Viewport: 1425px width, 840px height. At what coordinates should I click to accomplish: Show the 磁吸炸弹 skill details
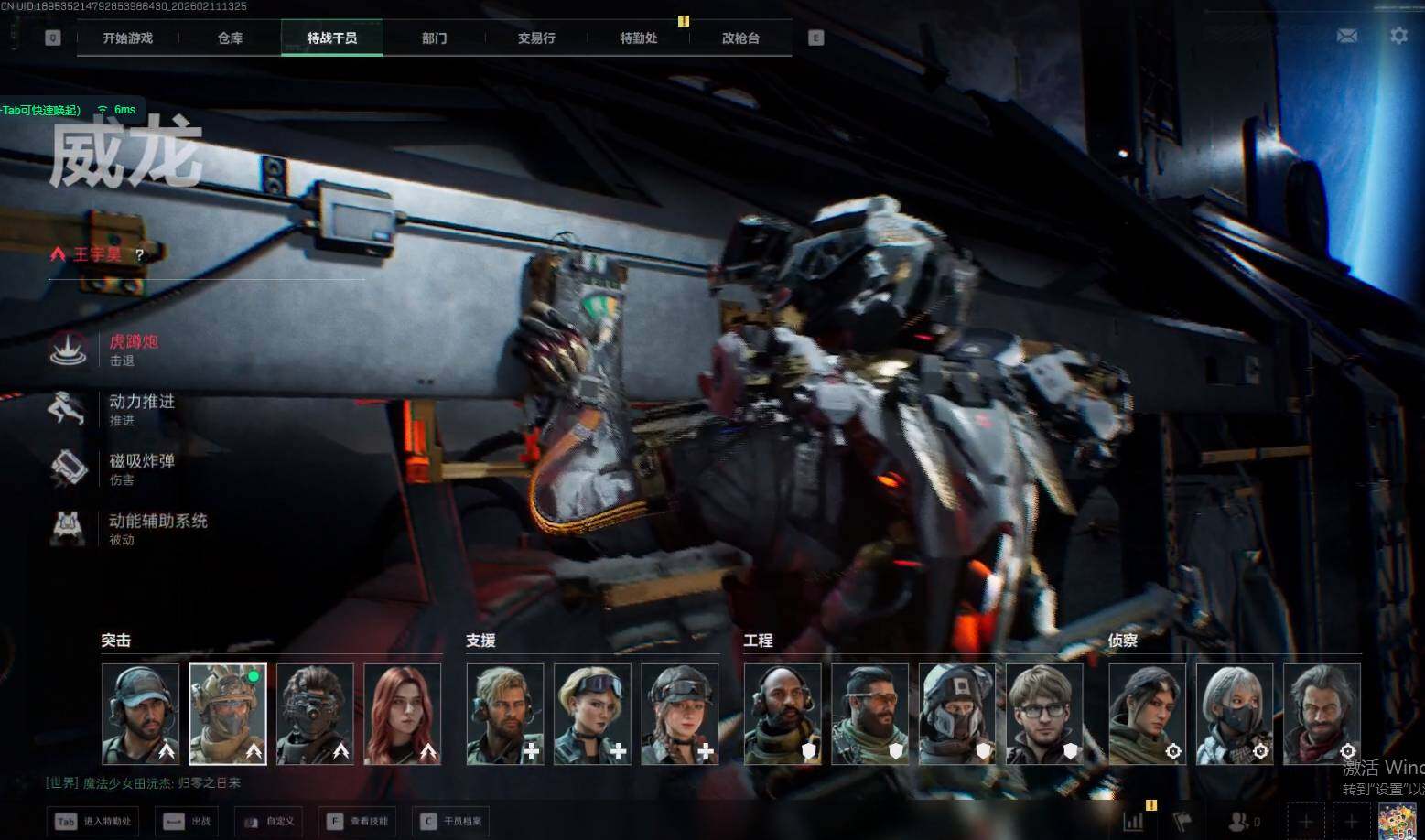click(x=141, y=468)
